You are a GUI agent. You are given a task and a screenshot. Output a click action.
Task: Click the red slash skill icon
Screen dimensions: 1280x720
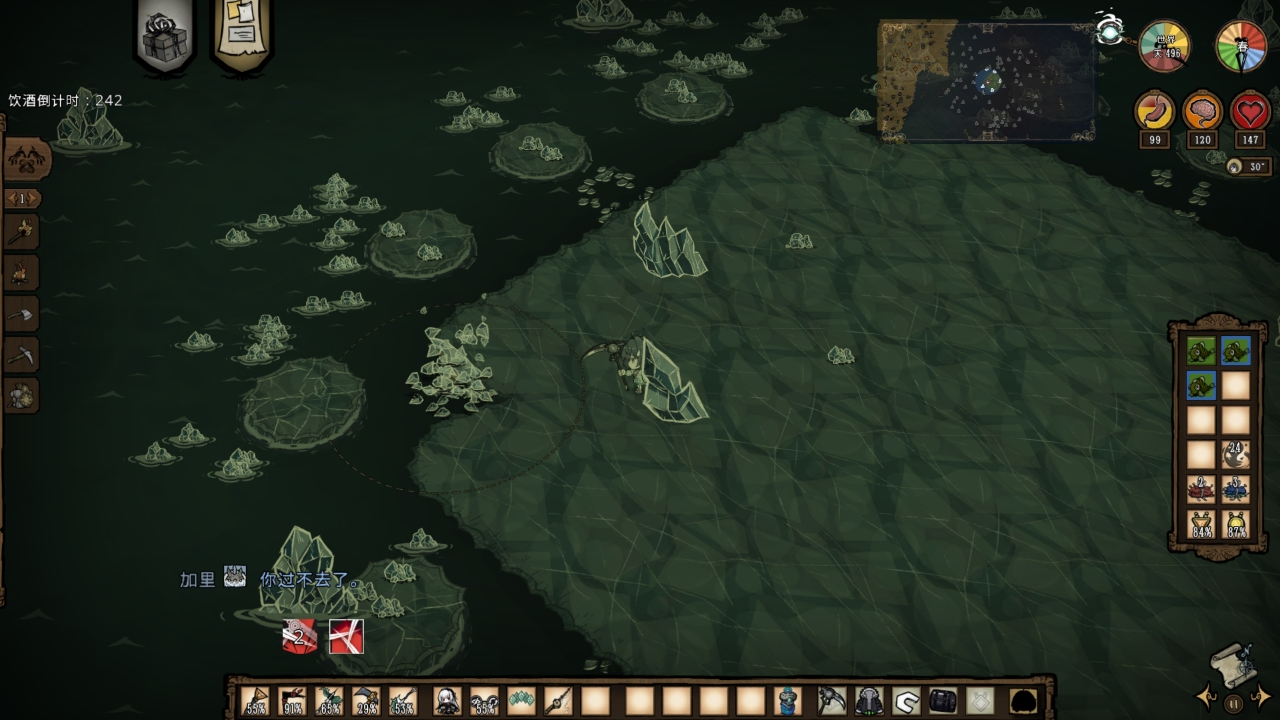346,636
